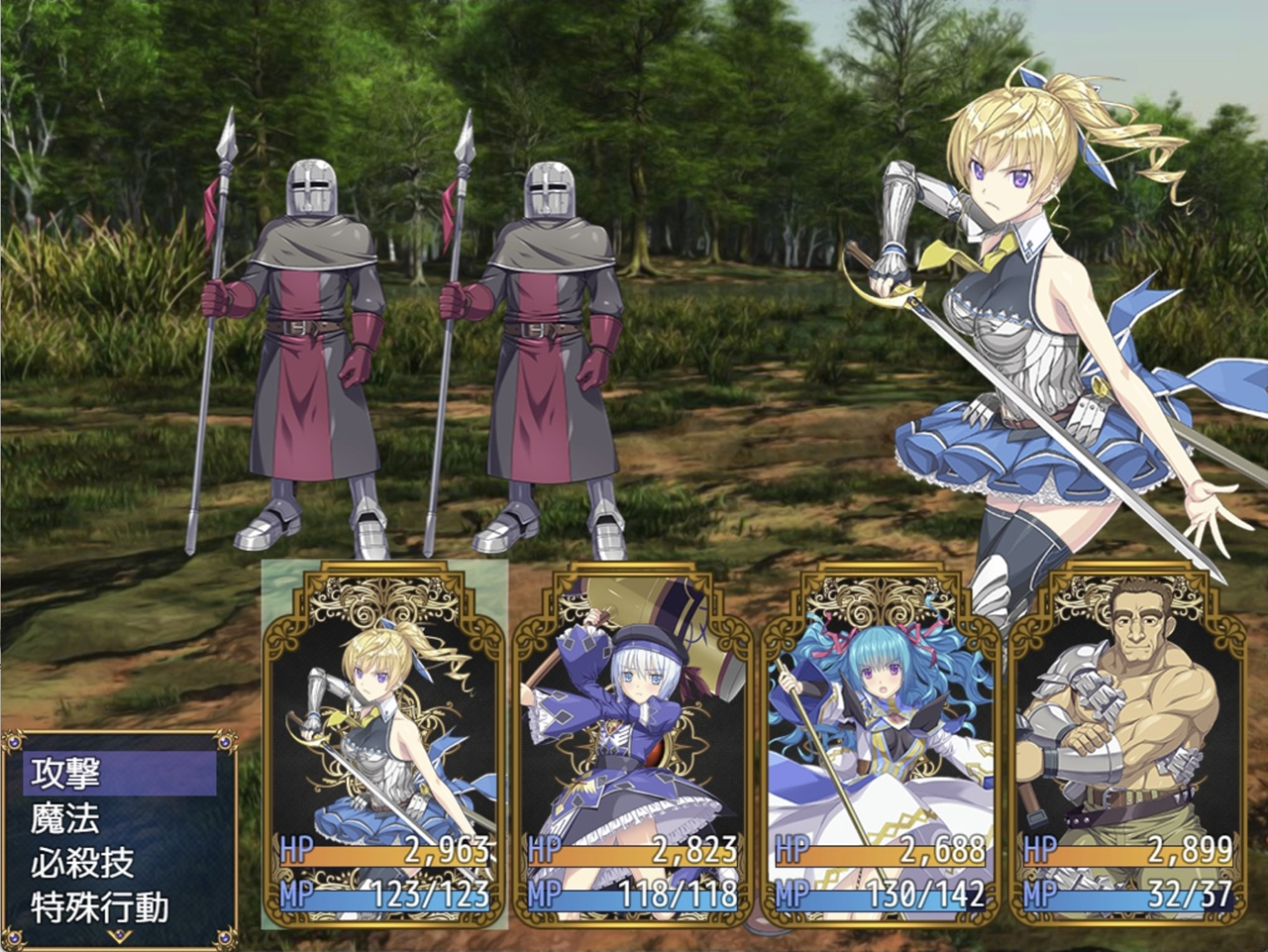Viewport: 1268px width, 952px height.
Task: Select the blonde swordswoman party card
Action: tap(384, 743)
